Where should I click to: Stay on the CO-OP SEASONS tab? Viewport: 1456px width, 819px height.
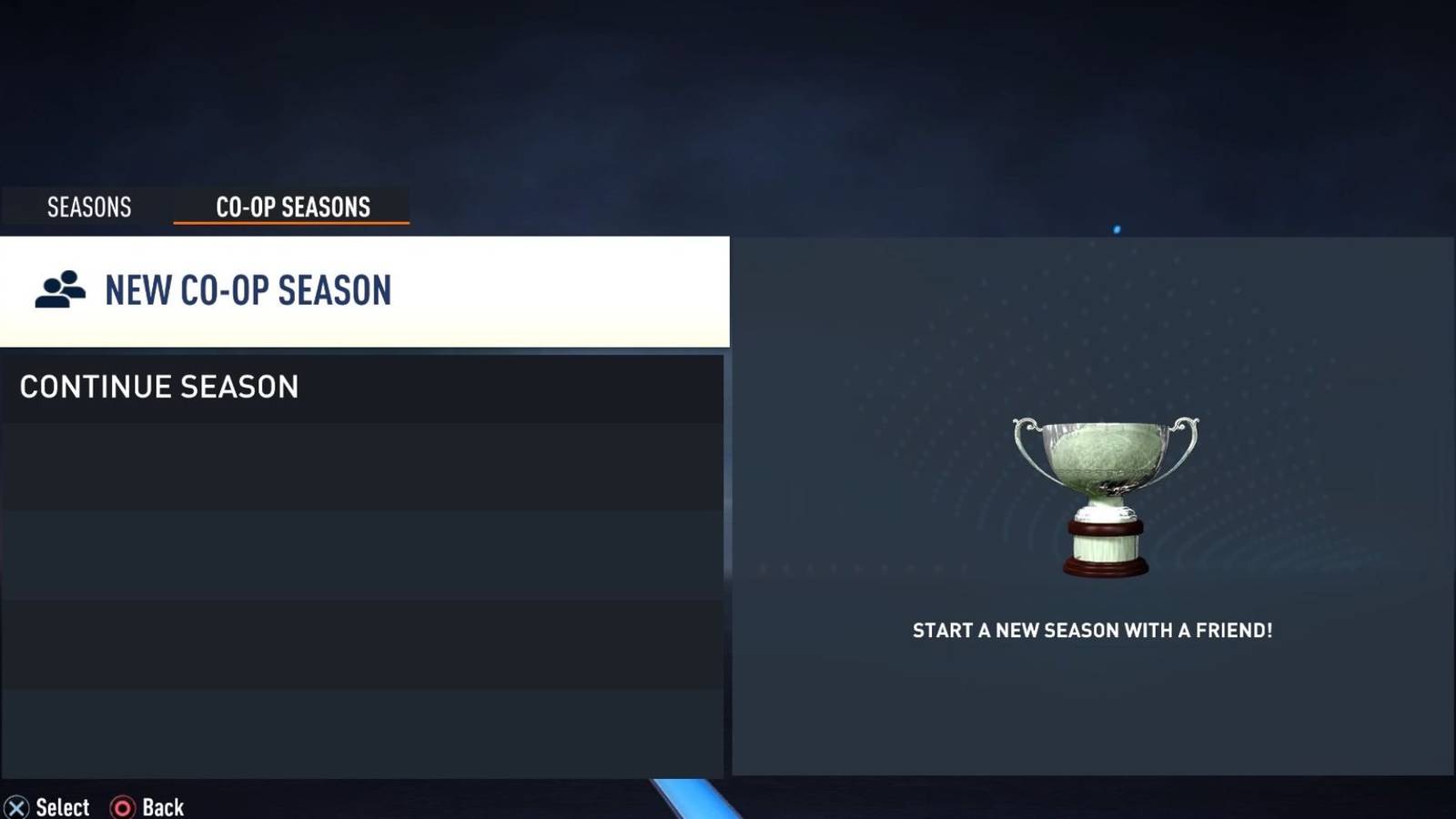293,207
